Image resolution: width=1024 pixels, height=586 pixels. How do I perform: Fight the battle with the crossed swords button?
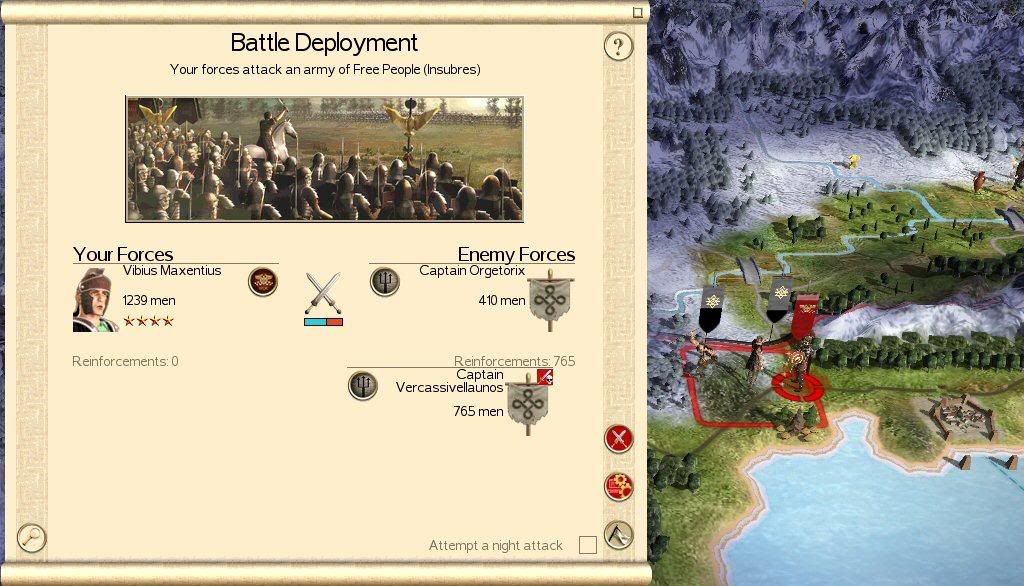(619, 438)
